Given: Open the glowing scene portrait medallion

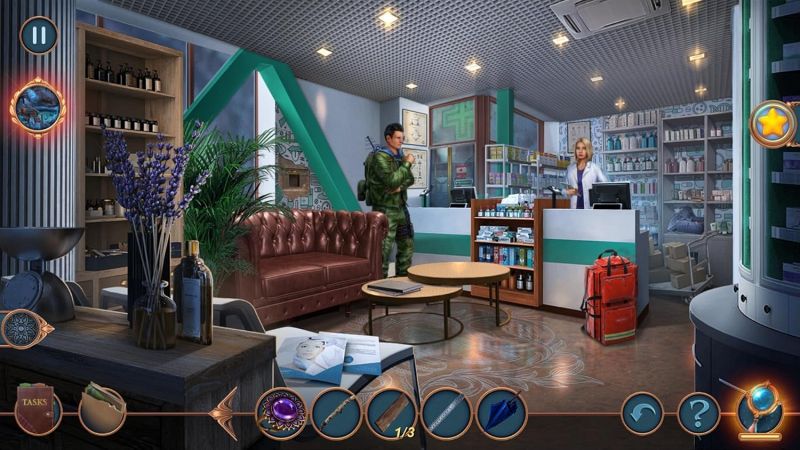Looking at the screenshot, I should (38, 106).
